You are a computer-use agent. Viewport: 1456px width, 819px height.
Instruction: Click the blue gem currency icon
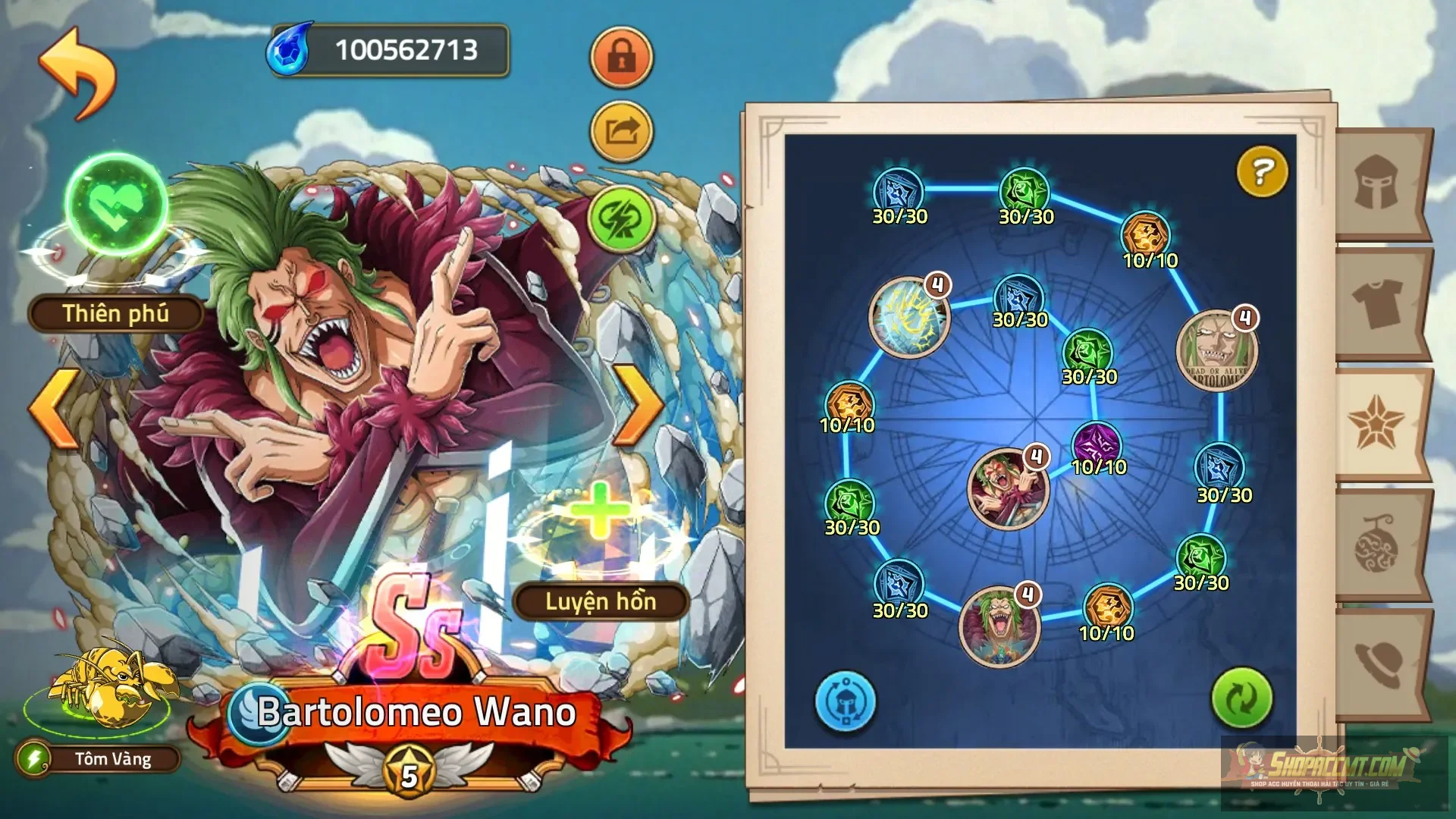290,48
